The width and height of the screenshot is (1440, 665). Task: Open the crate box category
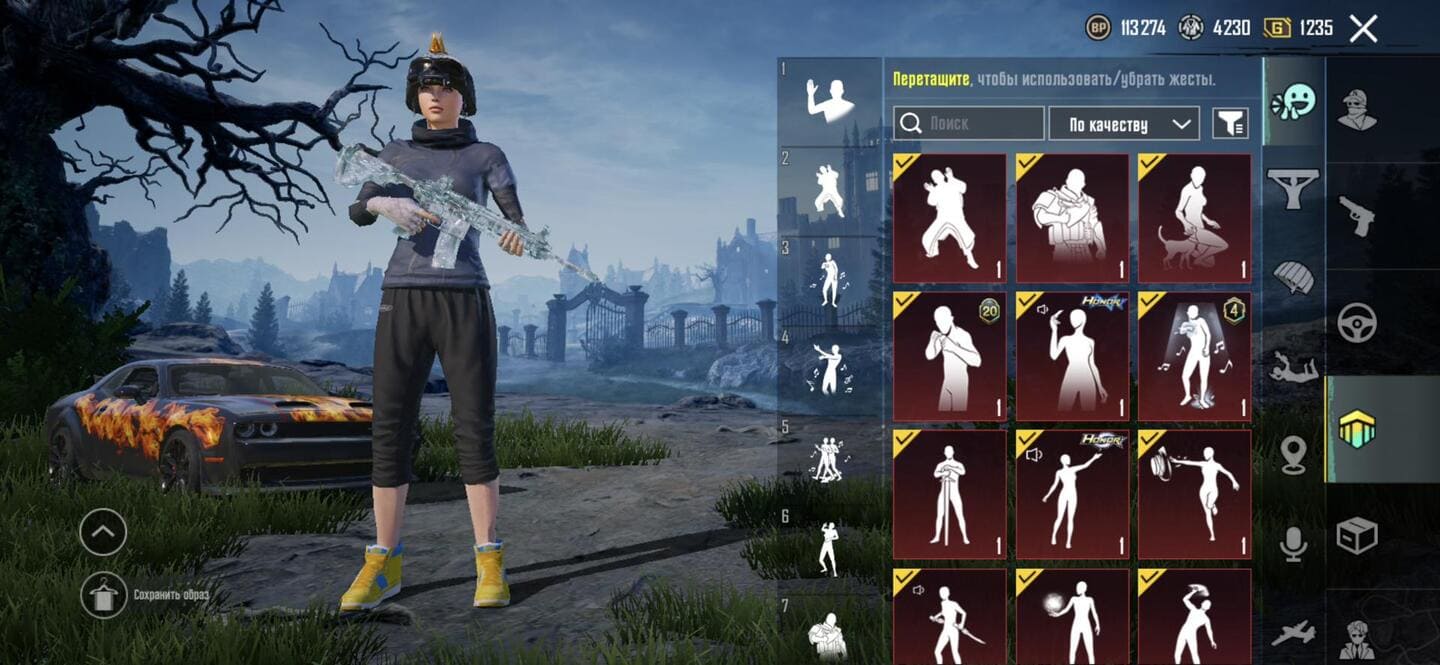[x=1357, y=536]
